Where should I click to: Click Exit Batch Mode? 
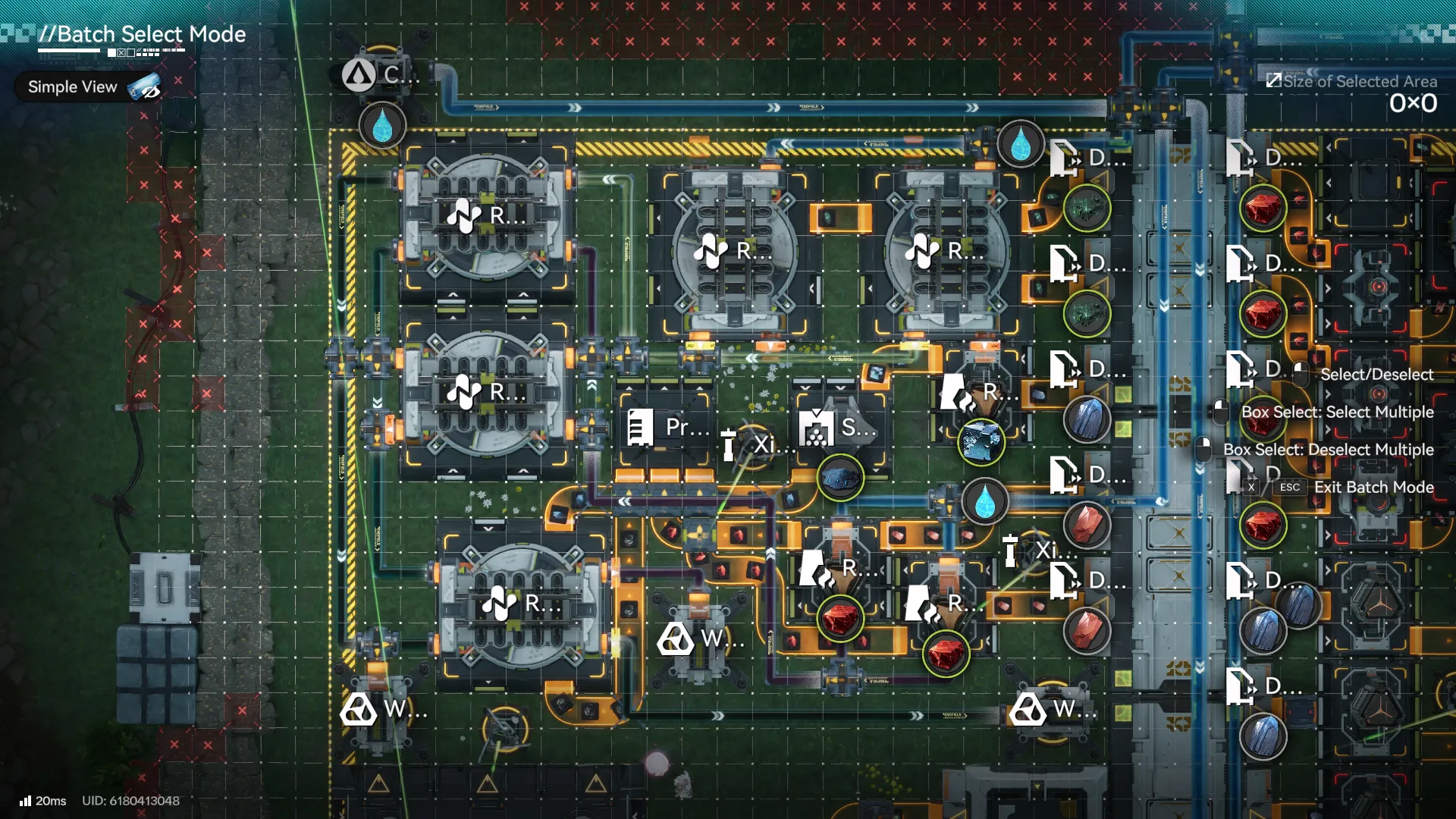1376,488
